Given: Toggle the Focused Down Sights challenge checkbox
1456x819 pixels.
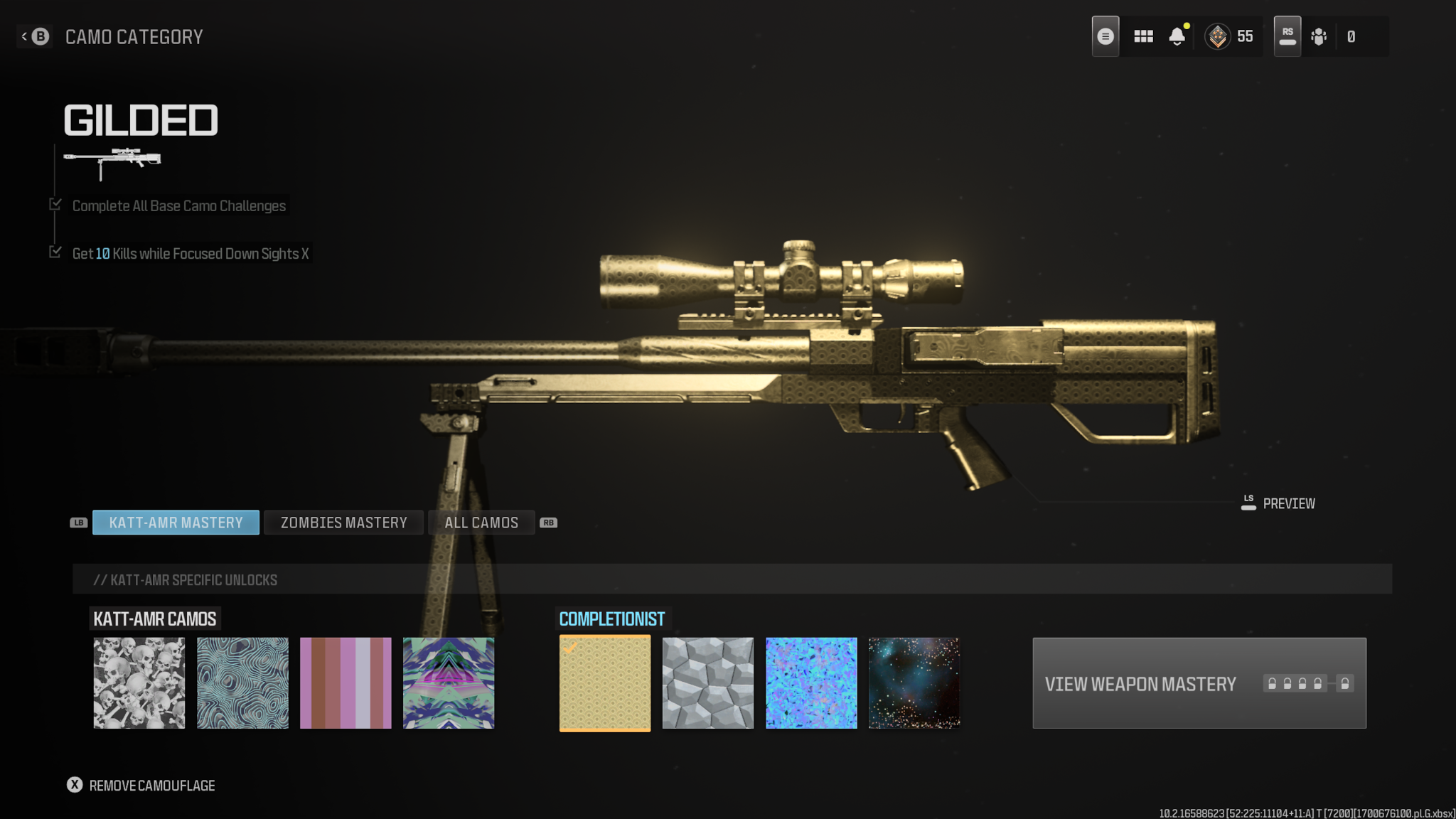Looking at the screenshot, I should (x=55, y=251).
